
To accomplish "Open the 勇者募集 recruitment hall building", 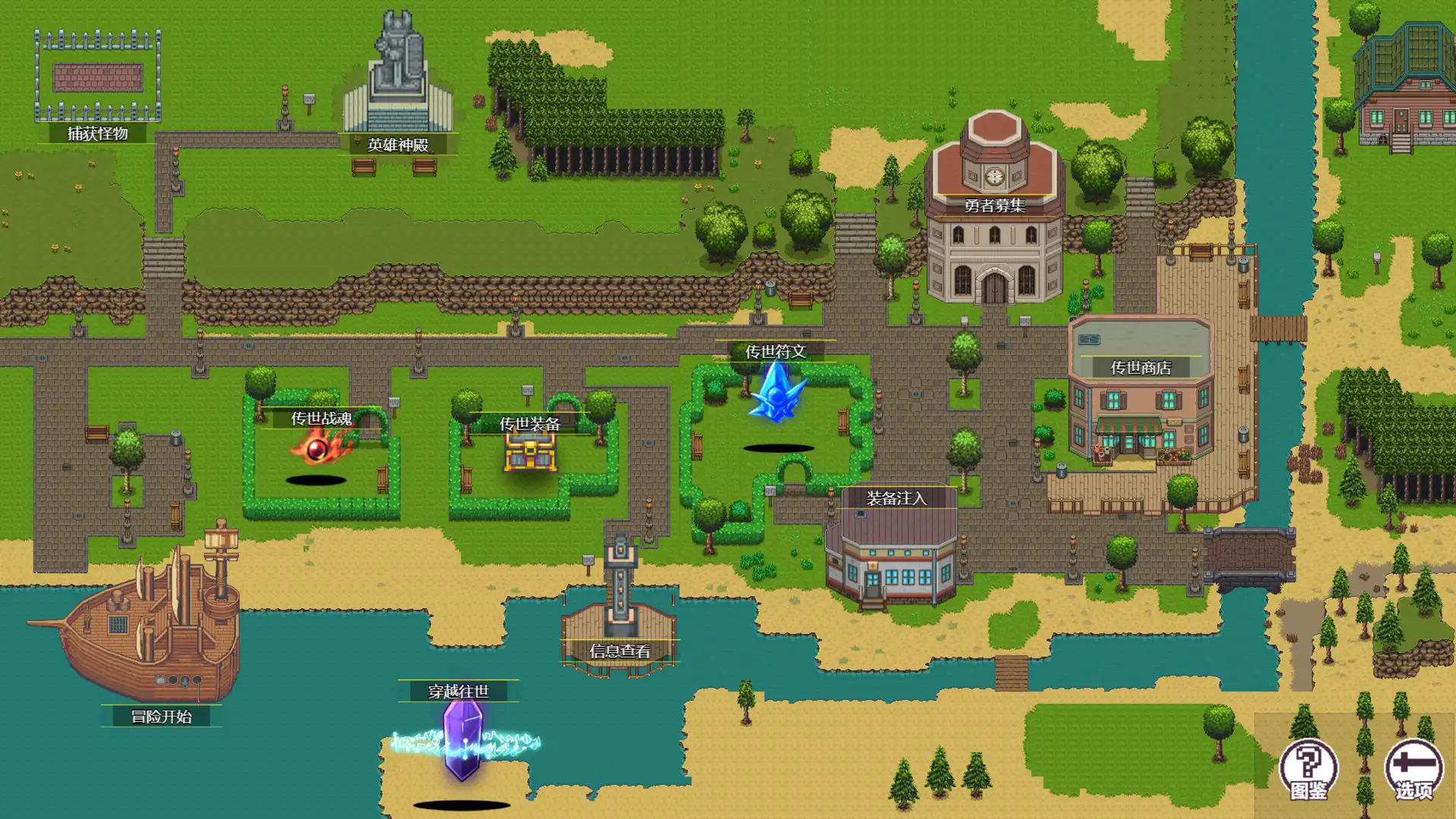I will 993,258.
